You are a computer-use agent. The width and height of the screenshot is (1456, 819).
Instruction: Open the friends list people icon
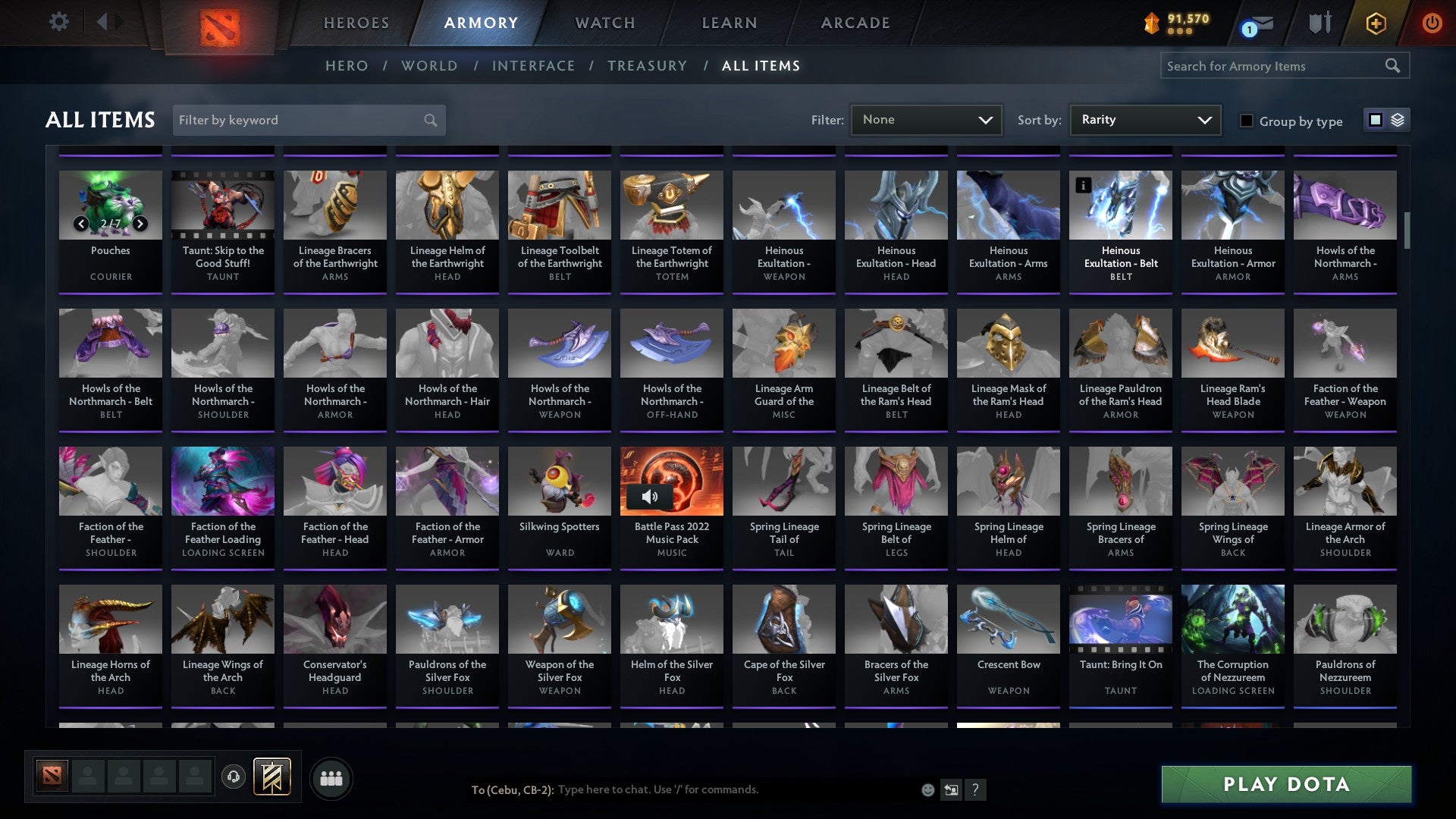[x=331, y=777]
